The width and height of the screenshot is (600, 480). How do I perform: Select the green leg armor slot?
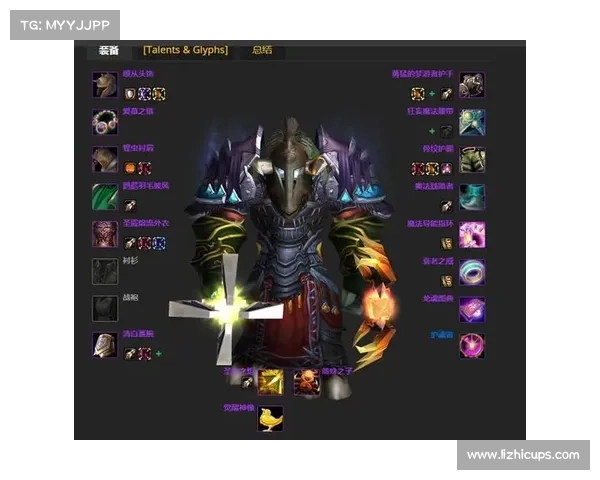click(472, 159)
